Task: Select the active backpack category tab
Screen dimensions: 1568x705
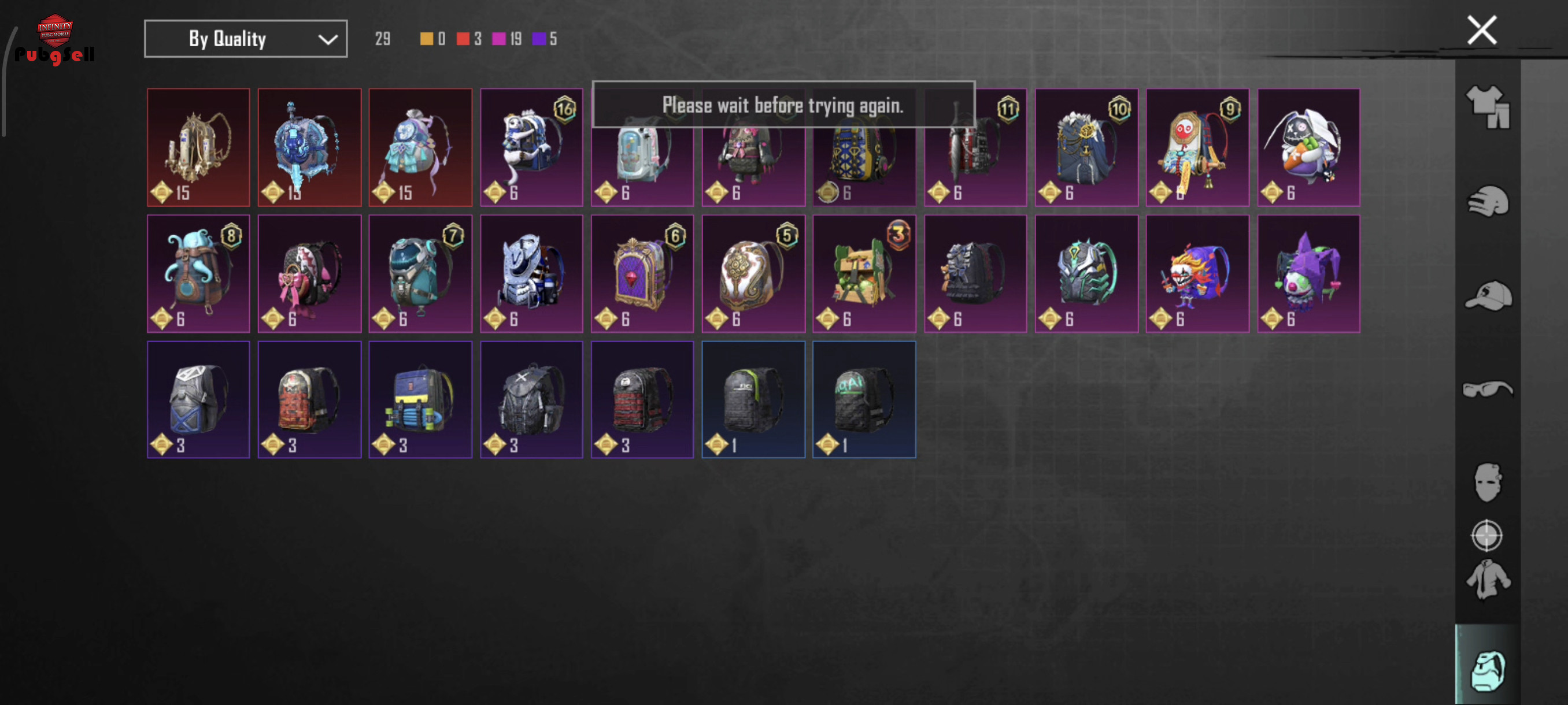Action: [x=1487, y=670]
